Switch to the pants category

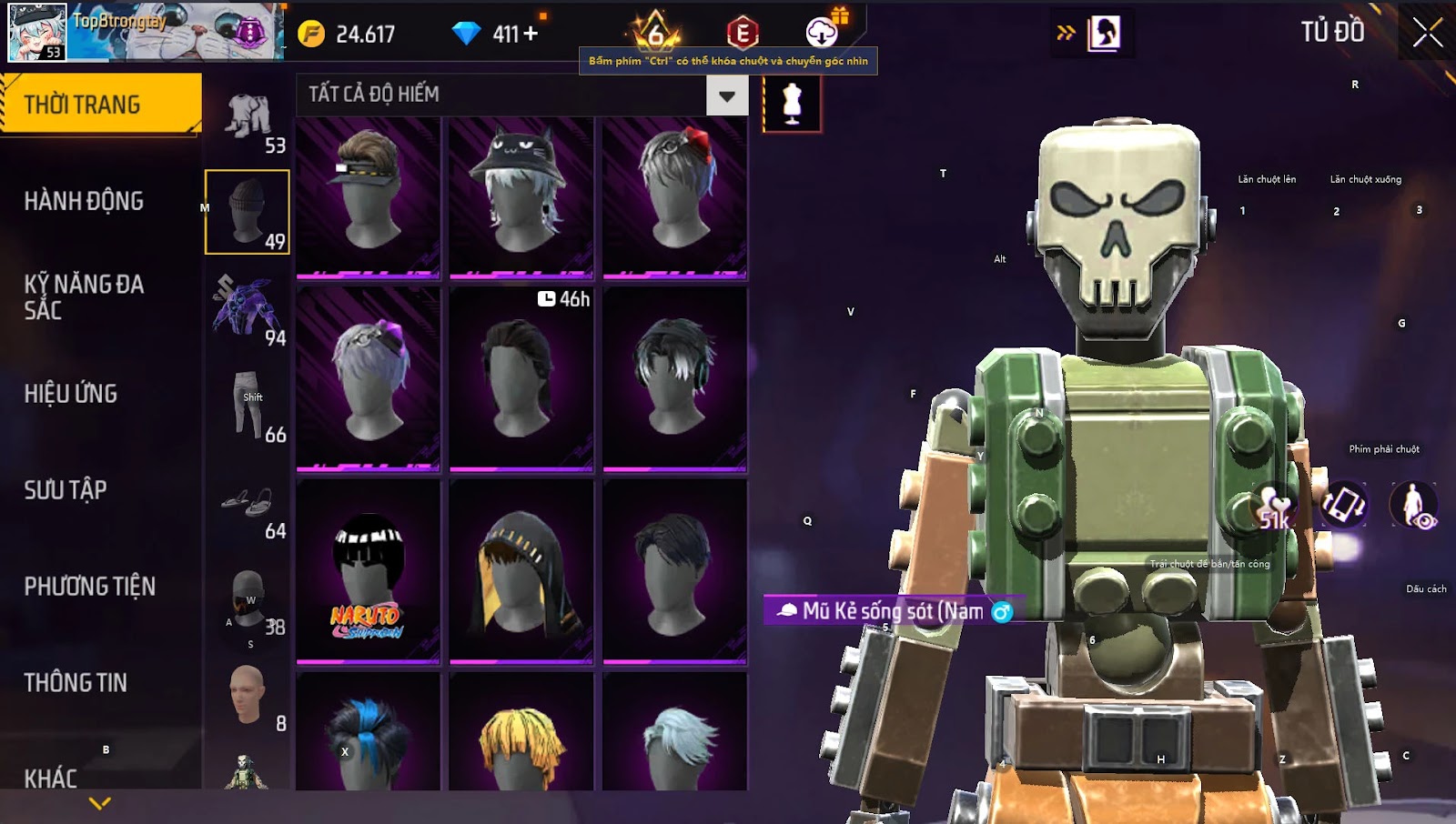248,407
